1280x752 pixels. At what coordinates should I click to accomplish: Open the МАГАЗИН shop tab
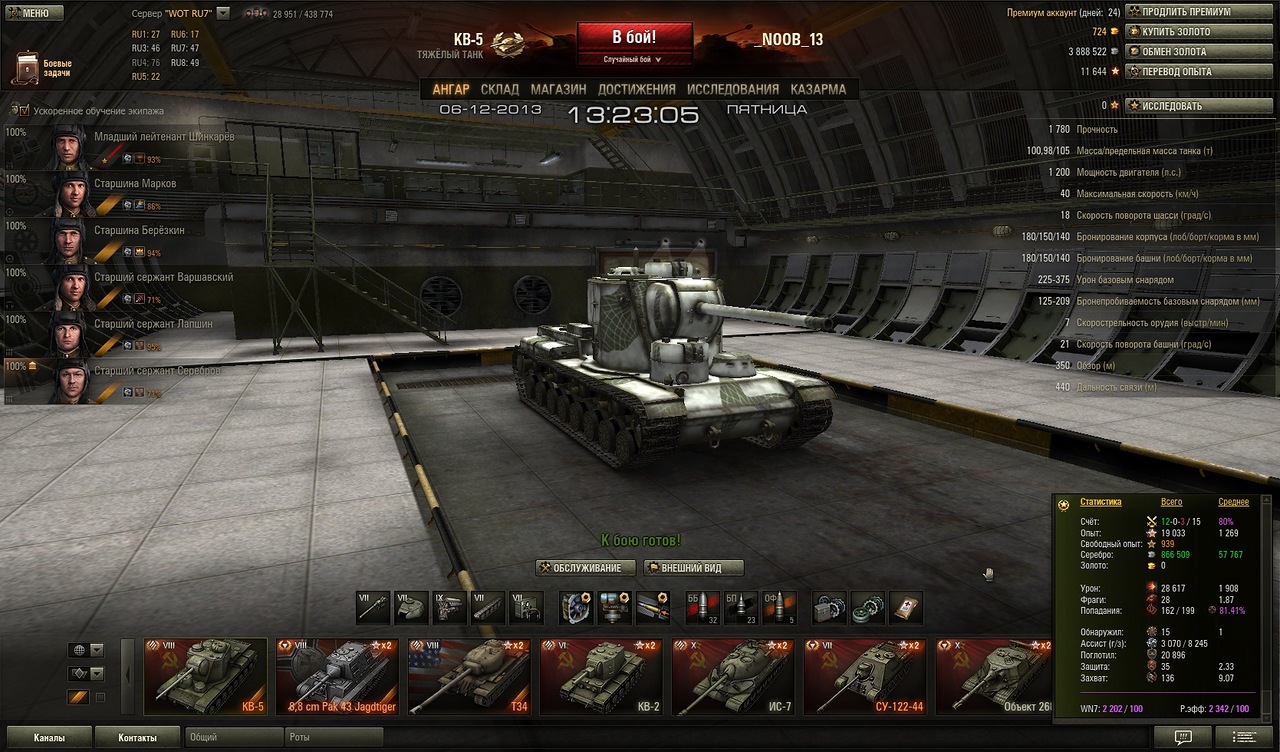click(558, 89)
